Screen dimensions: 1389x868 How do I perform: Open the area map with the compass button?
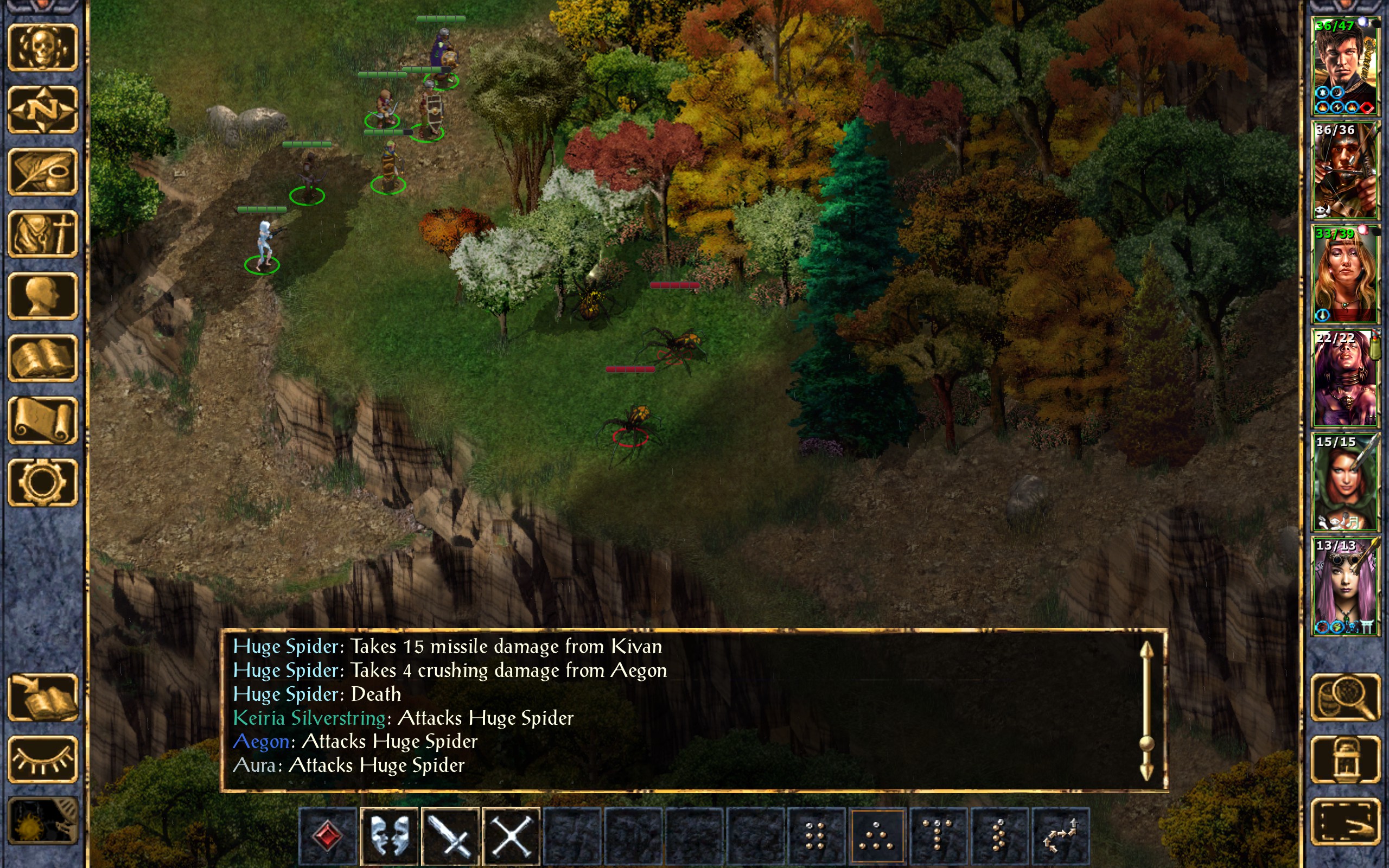(x=42, y=110)
